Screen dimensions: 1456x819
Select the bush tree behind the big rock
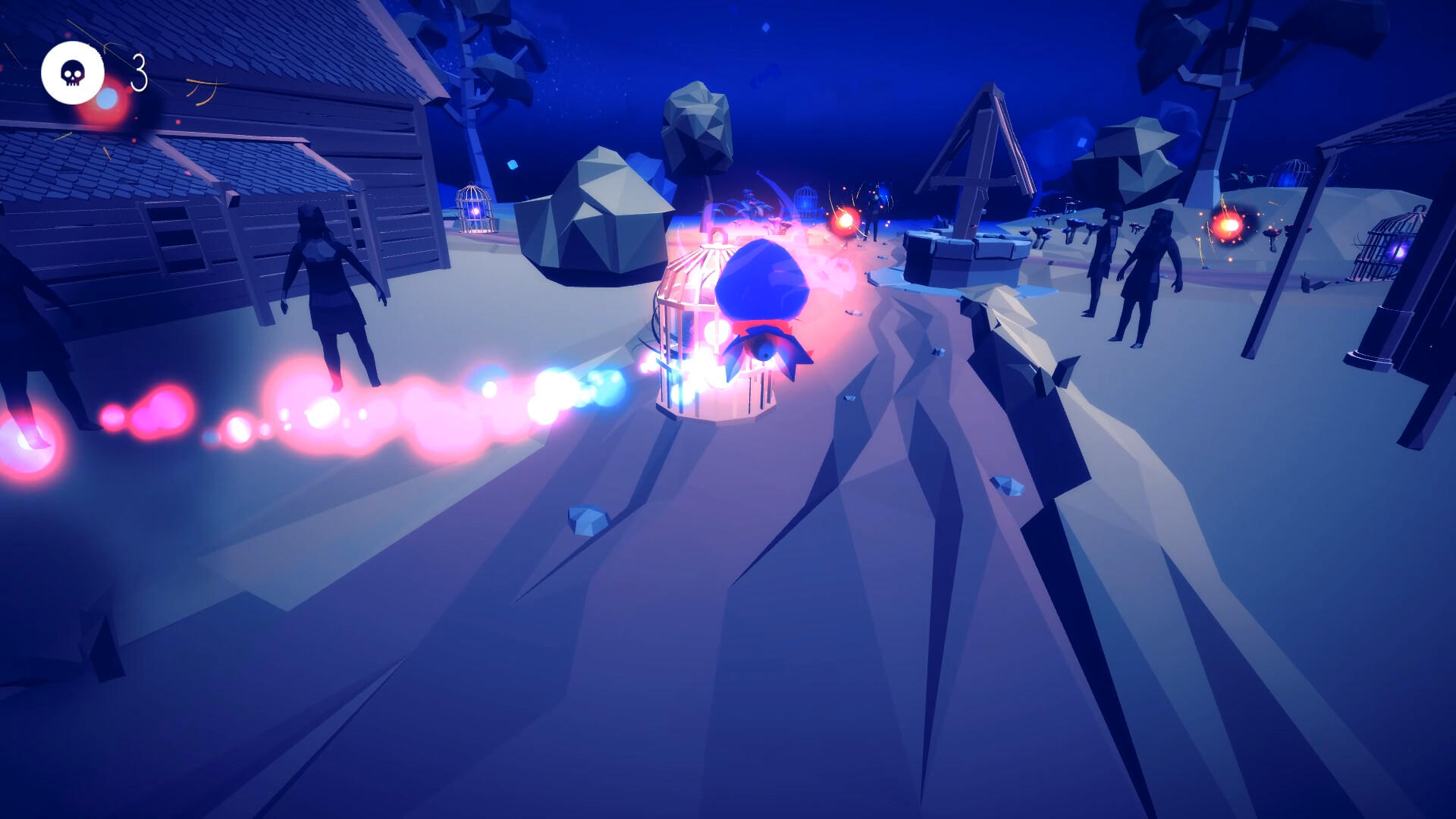pos(698,129)
